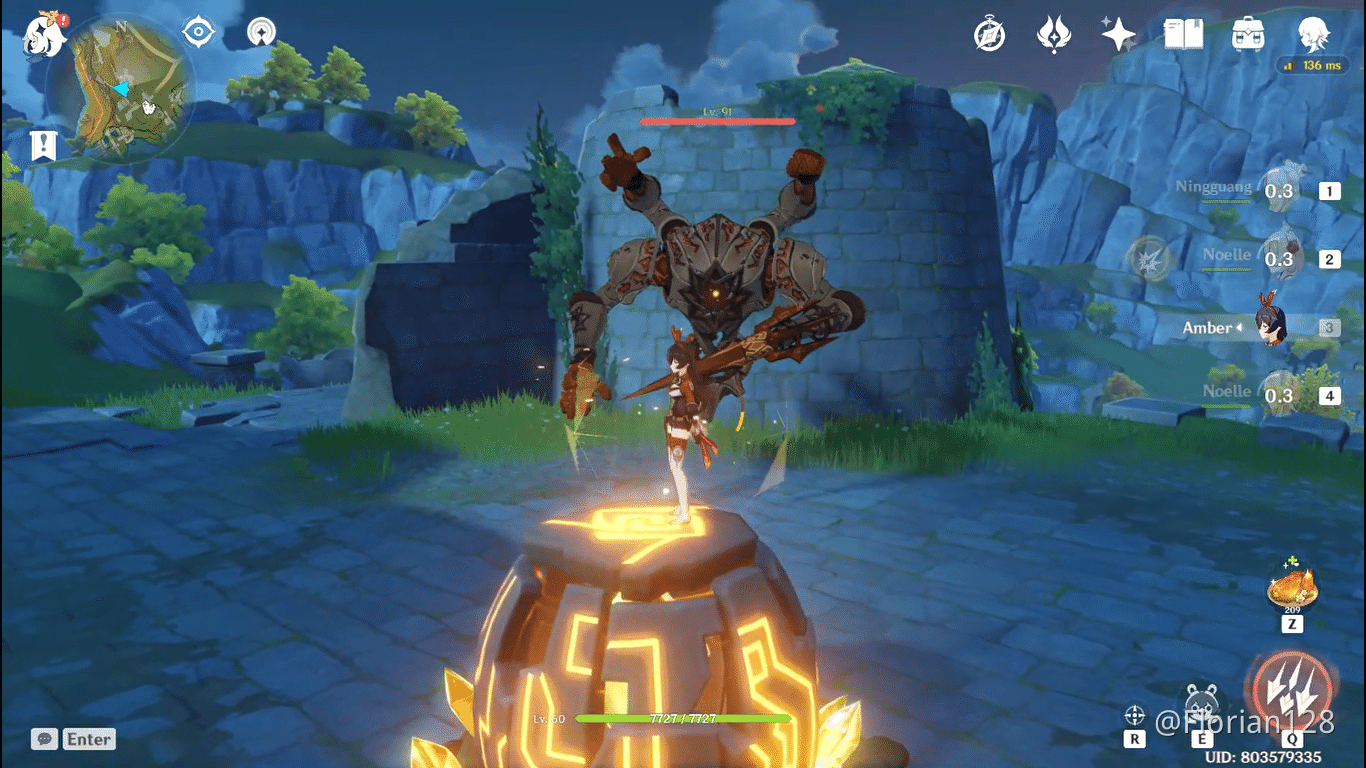Toggle aimed shot mode crosshair
The image size is (1366, 768).
coord(1134,714)
